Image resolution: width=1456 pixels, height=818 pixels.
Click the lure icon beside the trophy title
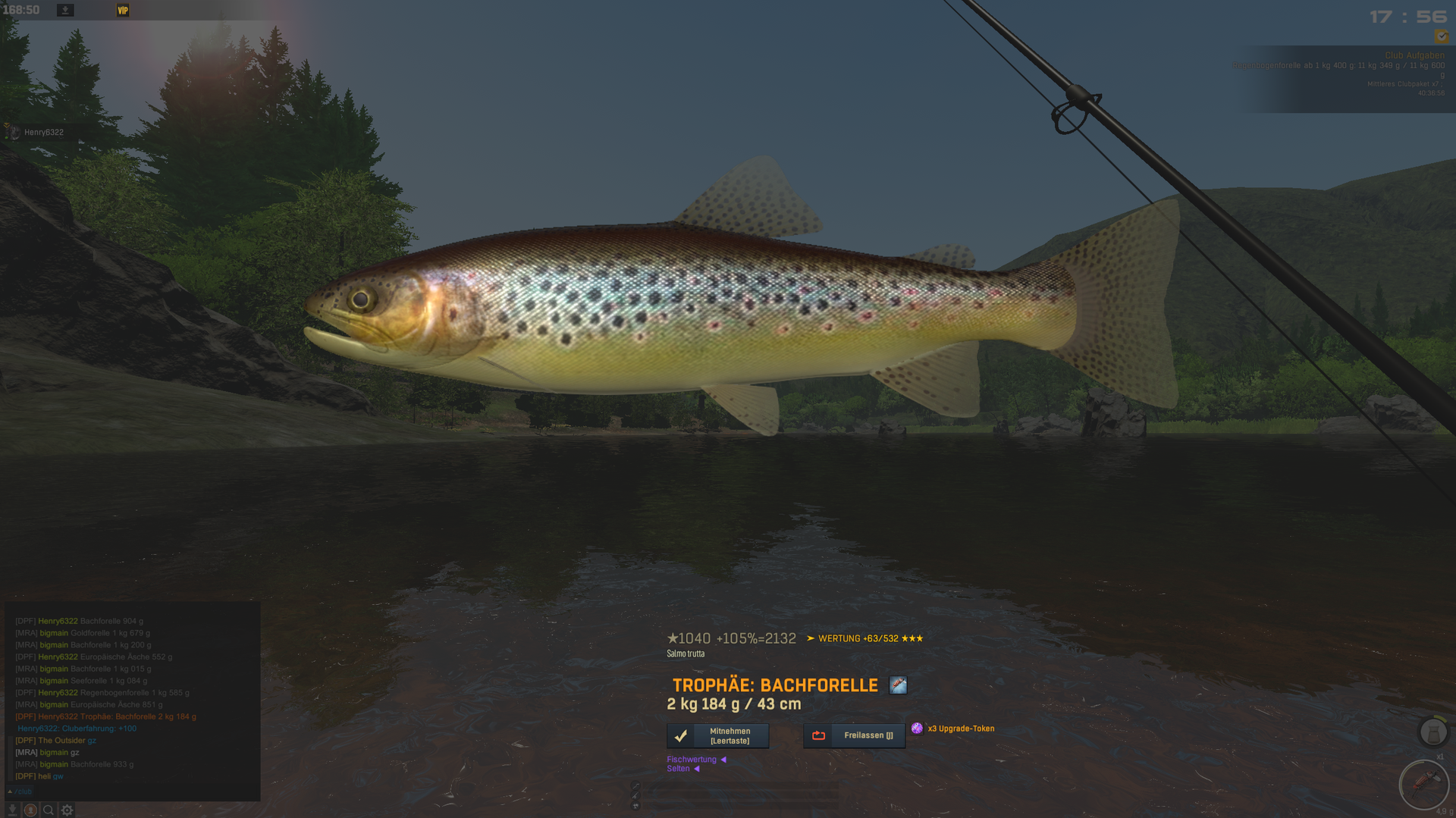[898, 685]
